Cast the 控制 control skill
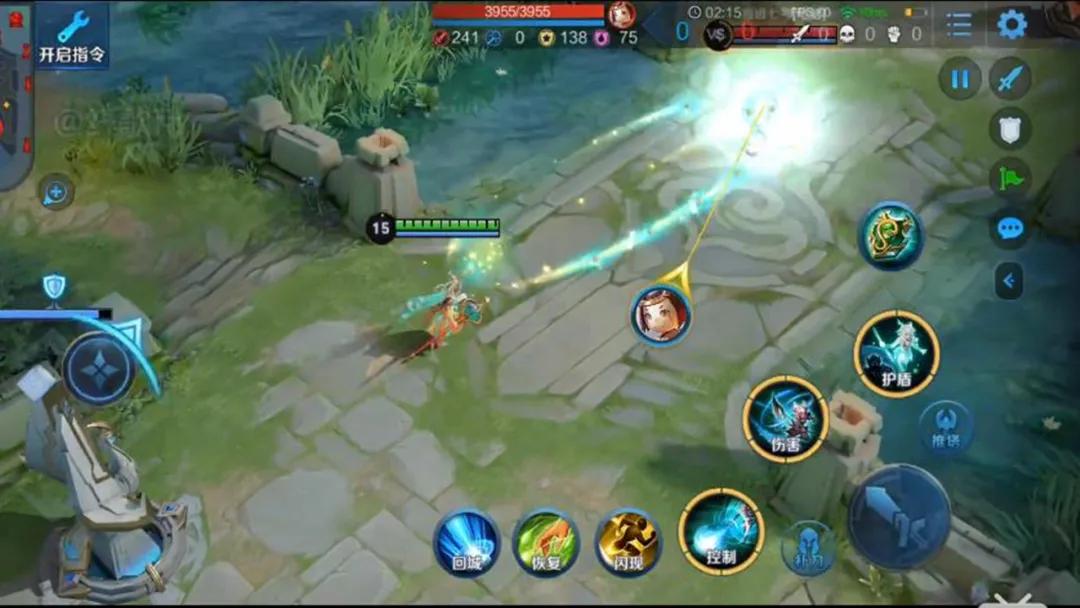 tap(721, 532)
